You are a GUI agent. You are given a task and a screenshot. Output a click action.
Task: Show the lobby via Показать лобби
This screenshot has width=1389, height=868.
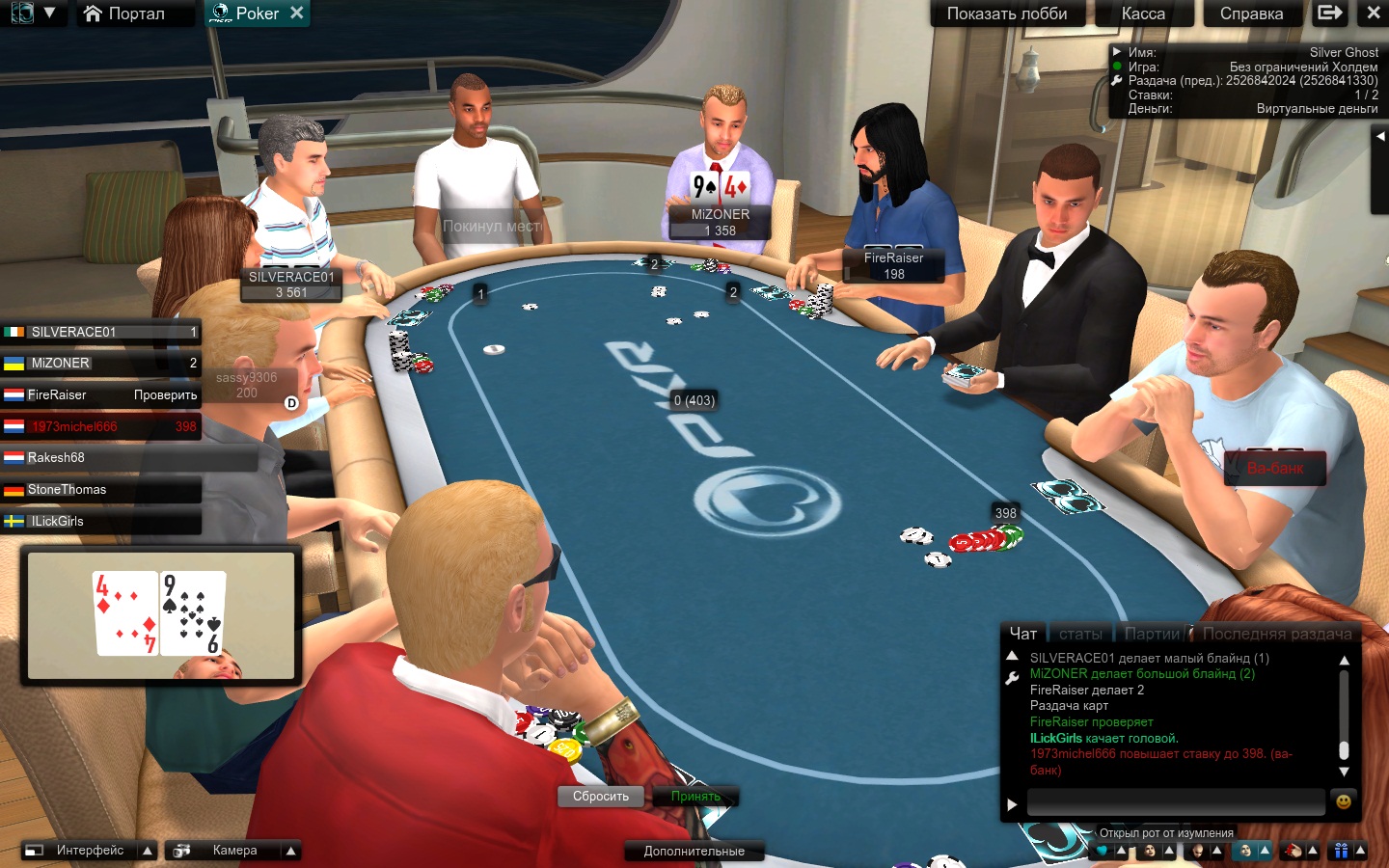1006,14
